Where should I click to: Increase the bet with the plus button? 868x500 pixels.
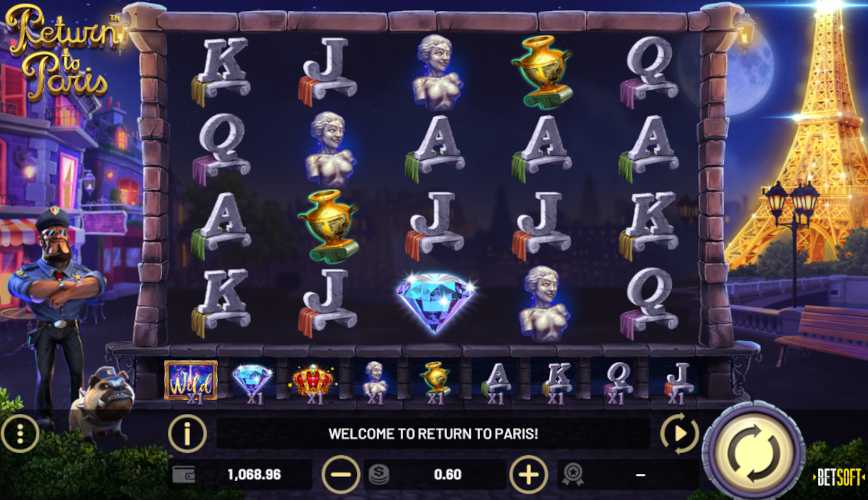tap(528, 473)
